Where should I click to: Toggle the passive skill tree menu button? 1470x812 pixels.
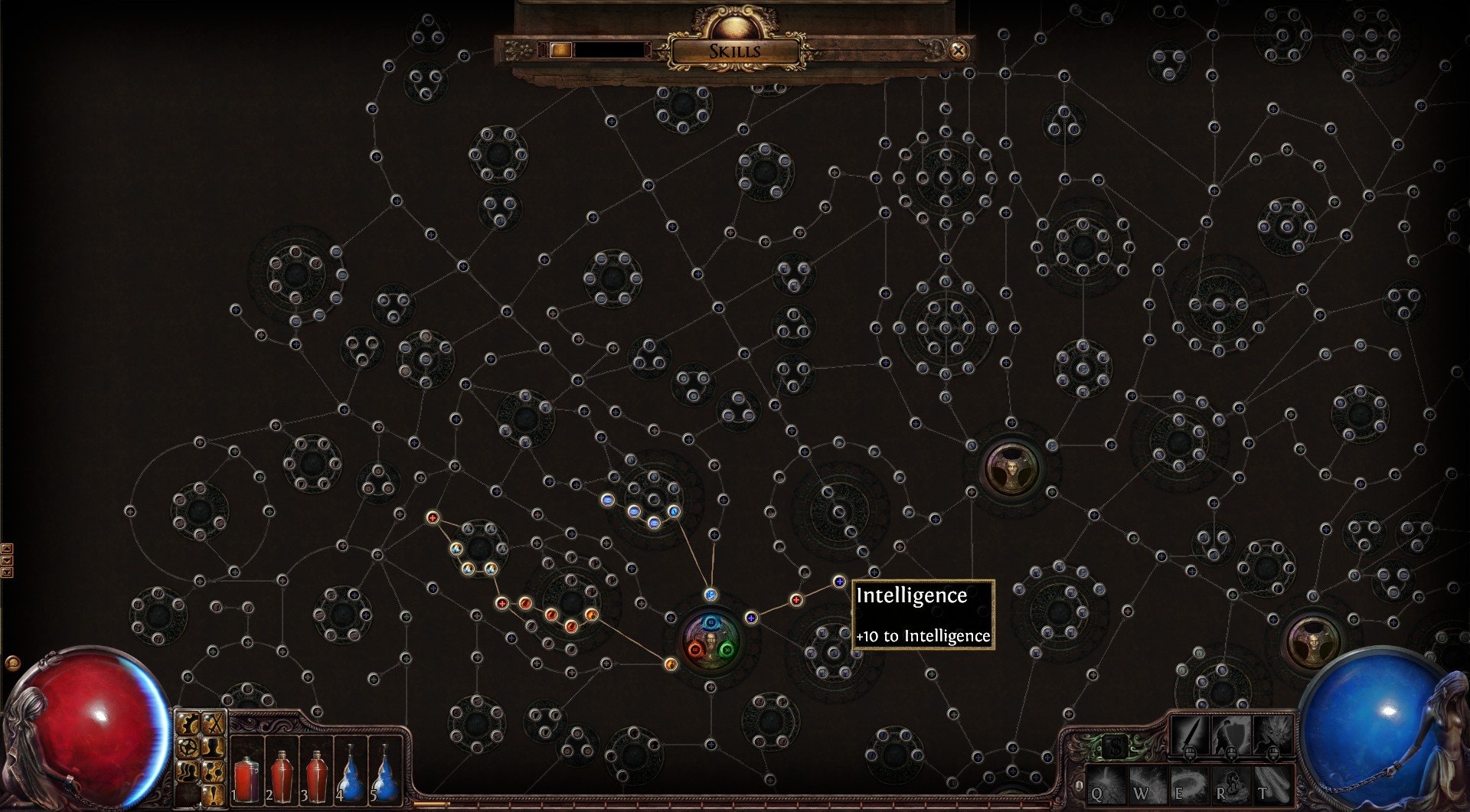click(x=214, y=771)
